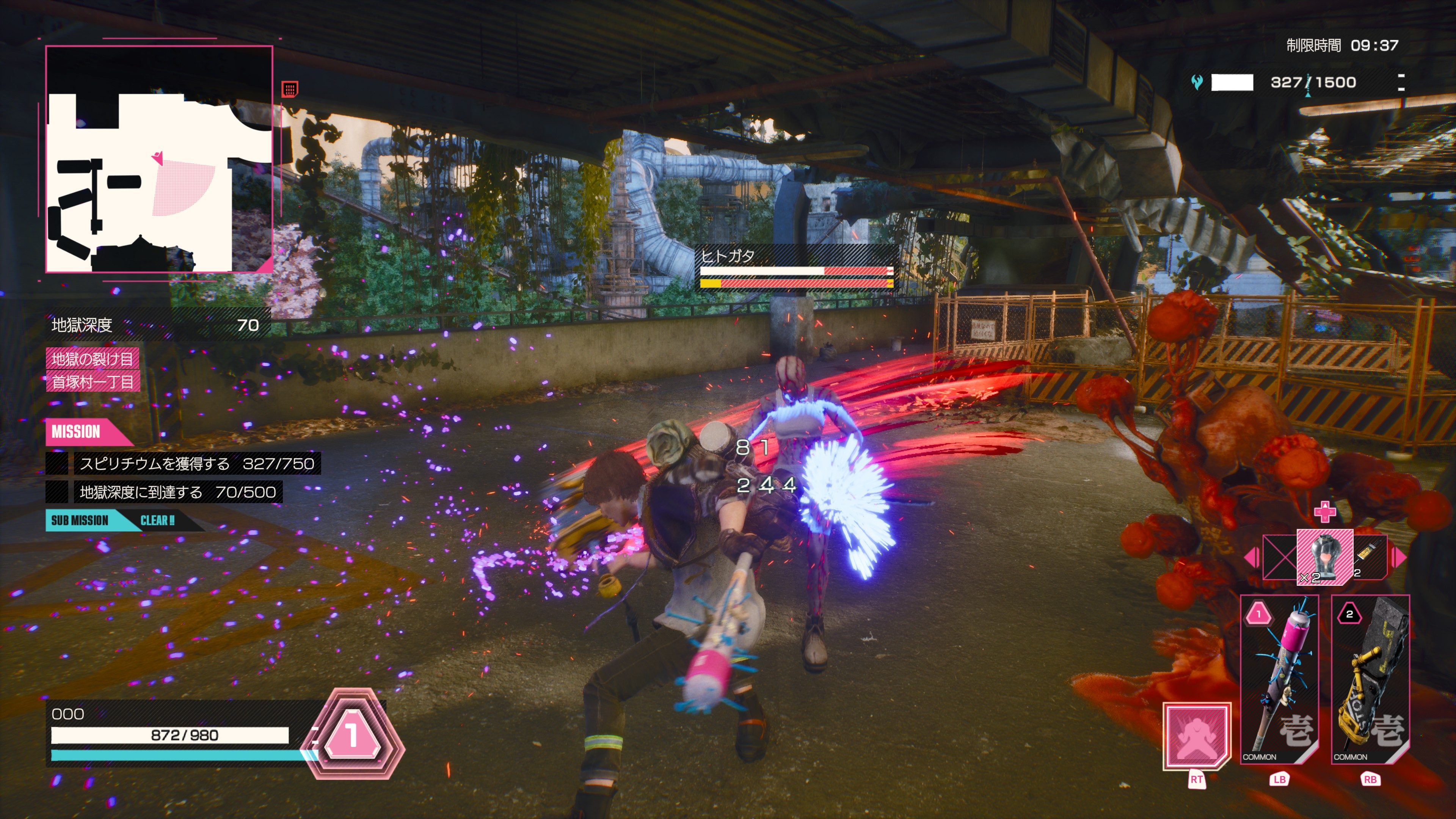View the SUB MISSION clear banner
1456x819 pixels.
113,520
